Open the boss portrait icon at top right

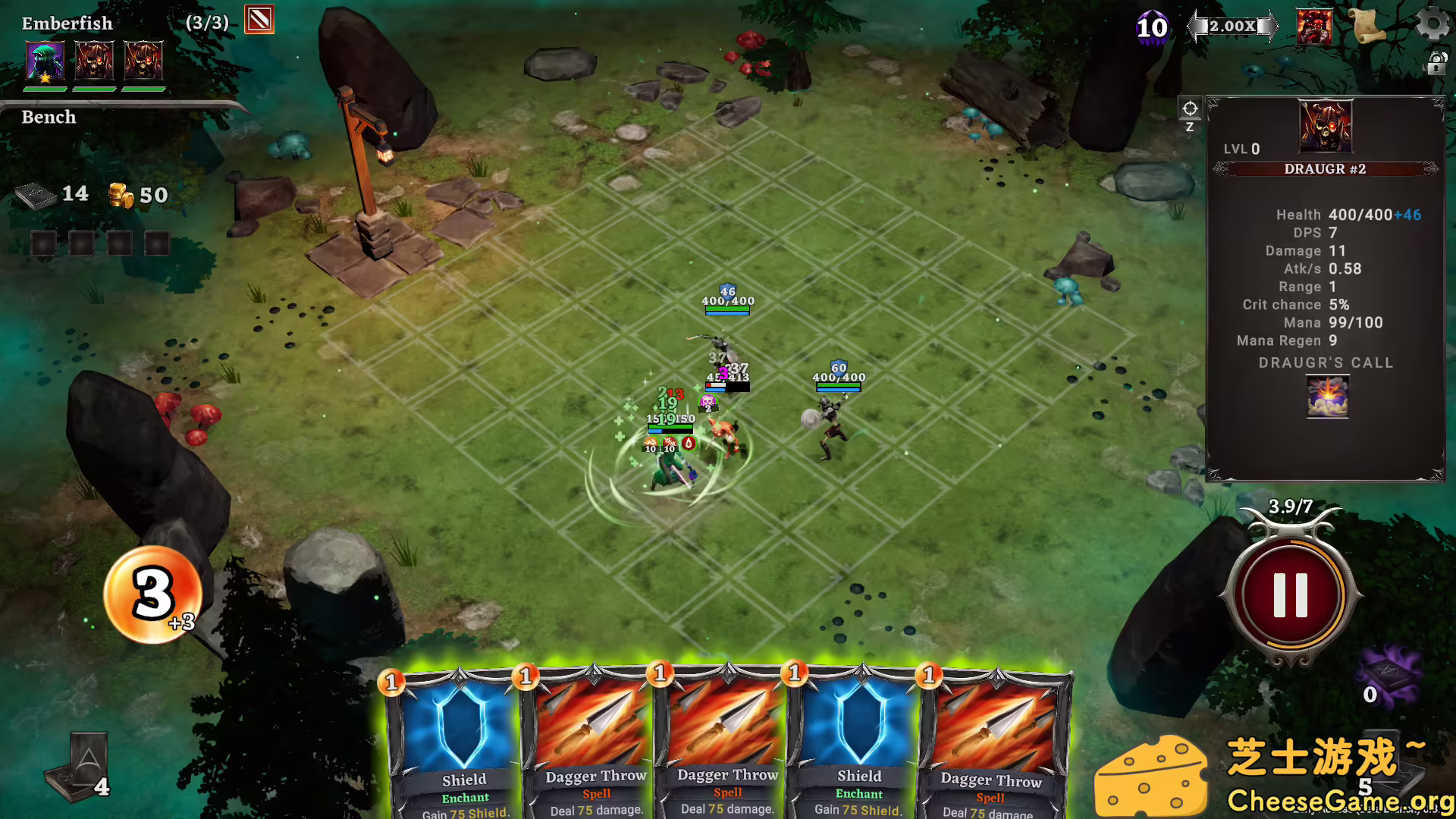pos(1314,27)
